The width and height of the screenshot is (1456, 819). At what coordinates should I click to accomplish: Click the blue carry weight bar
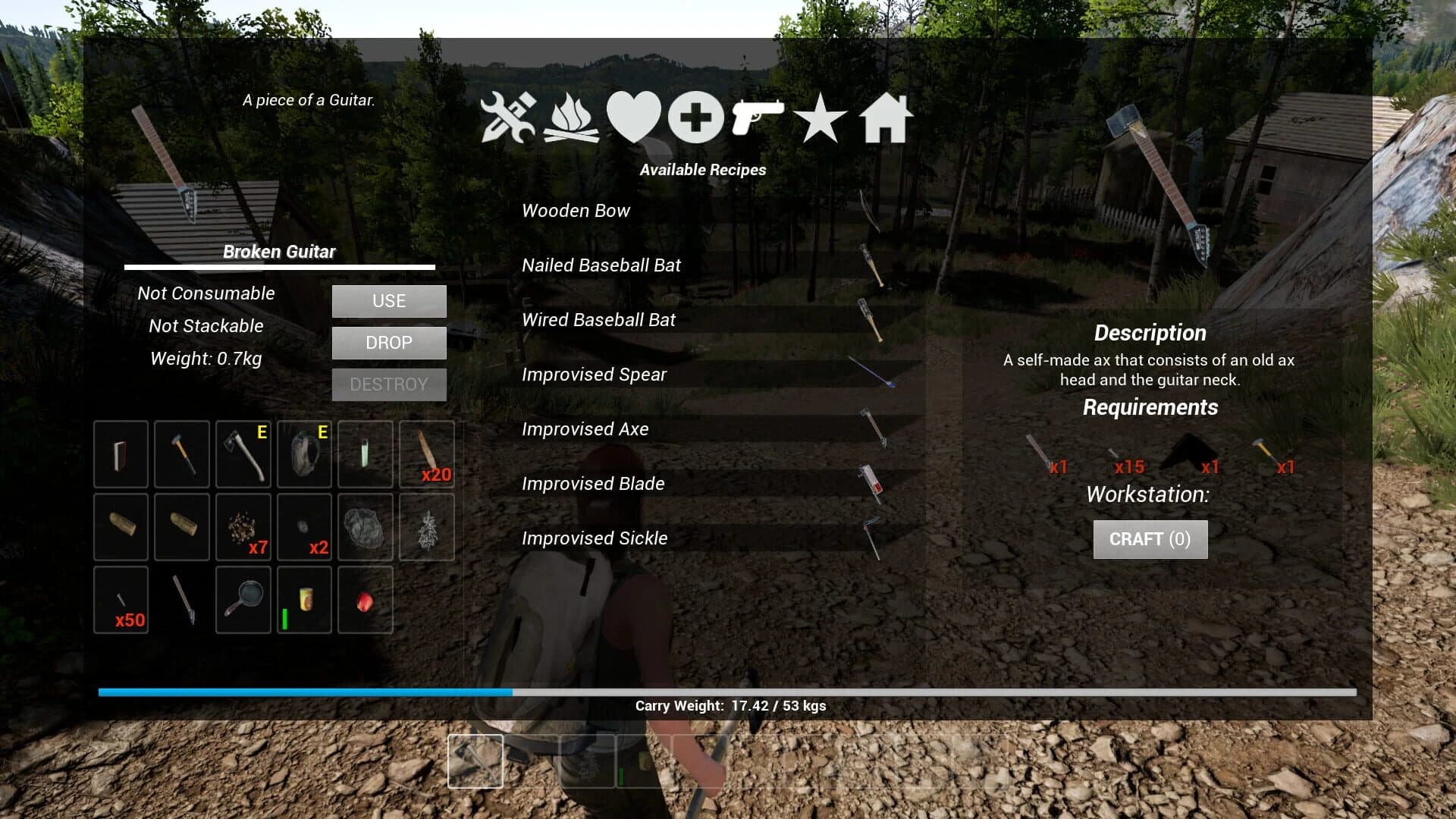[x=303, y=692]
